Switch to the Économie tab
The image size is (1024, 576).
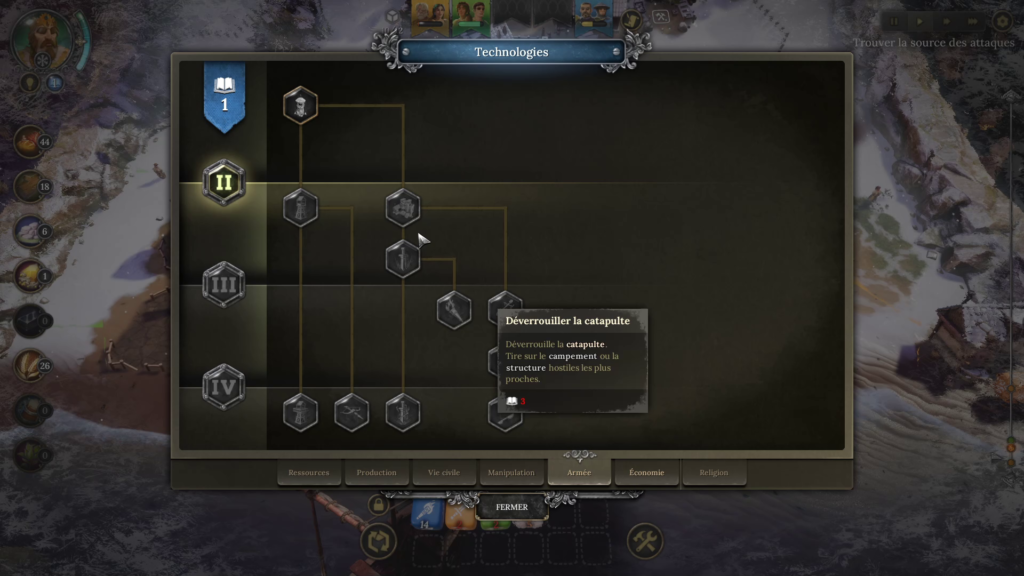646,472
